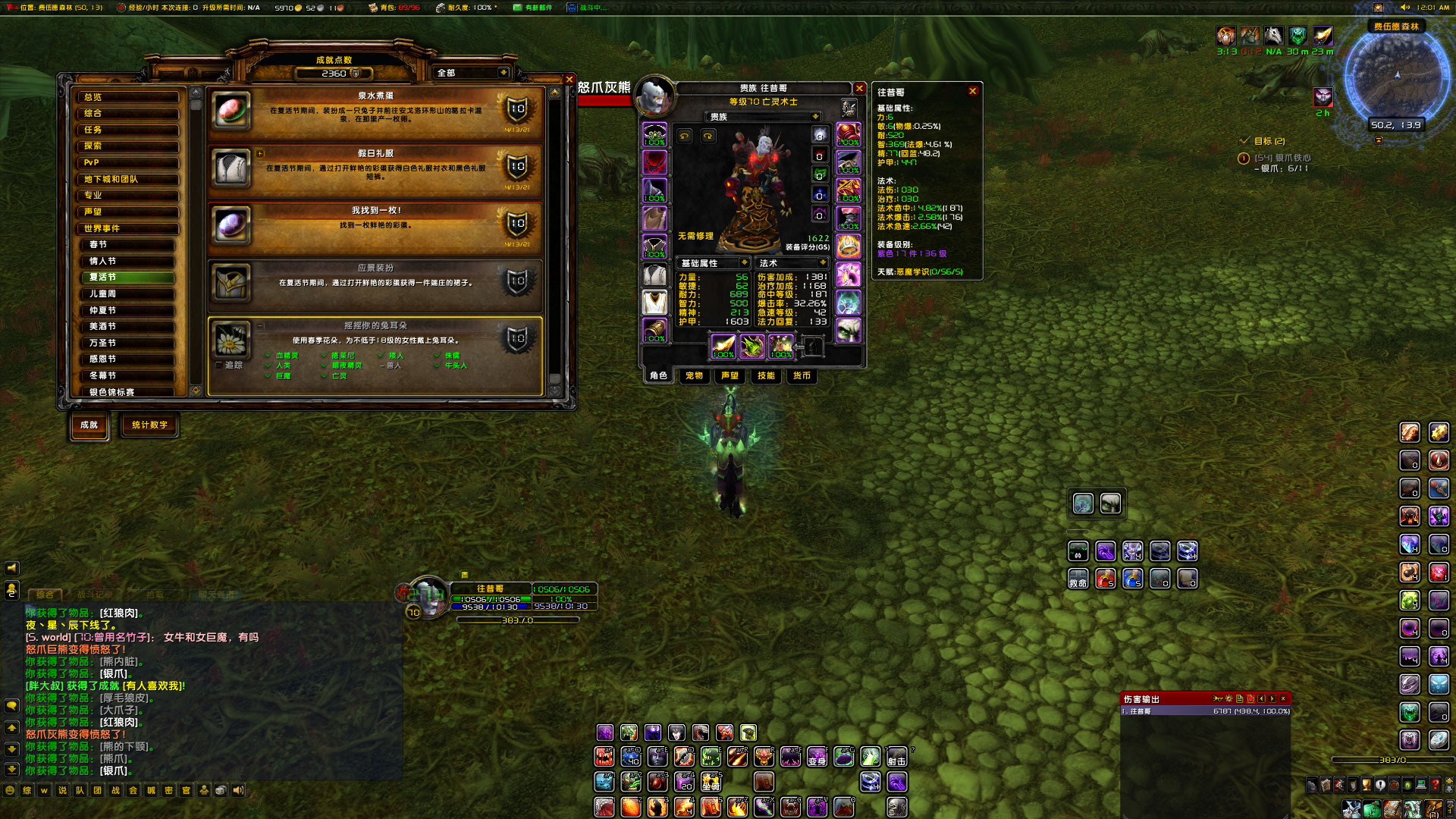Click the 变身 ability icon
Viewport: 1456px width, 819px height.
coord(817,757)
